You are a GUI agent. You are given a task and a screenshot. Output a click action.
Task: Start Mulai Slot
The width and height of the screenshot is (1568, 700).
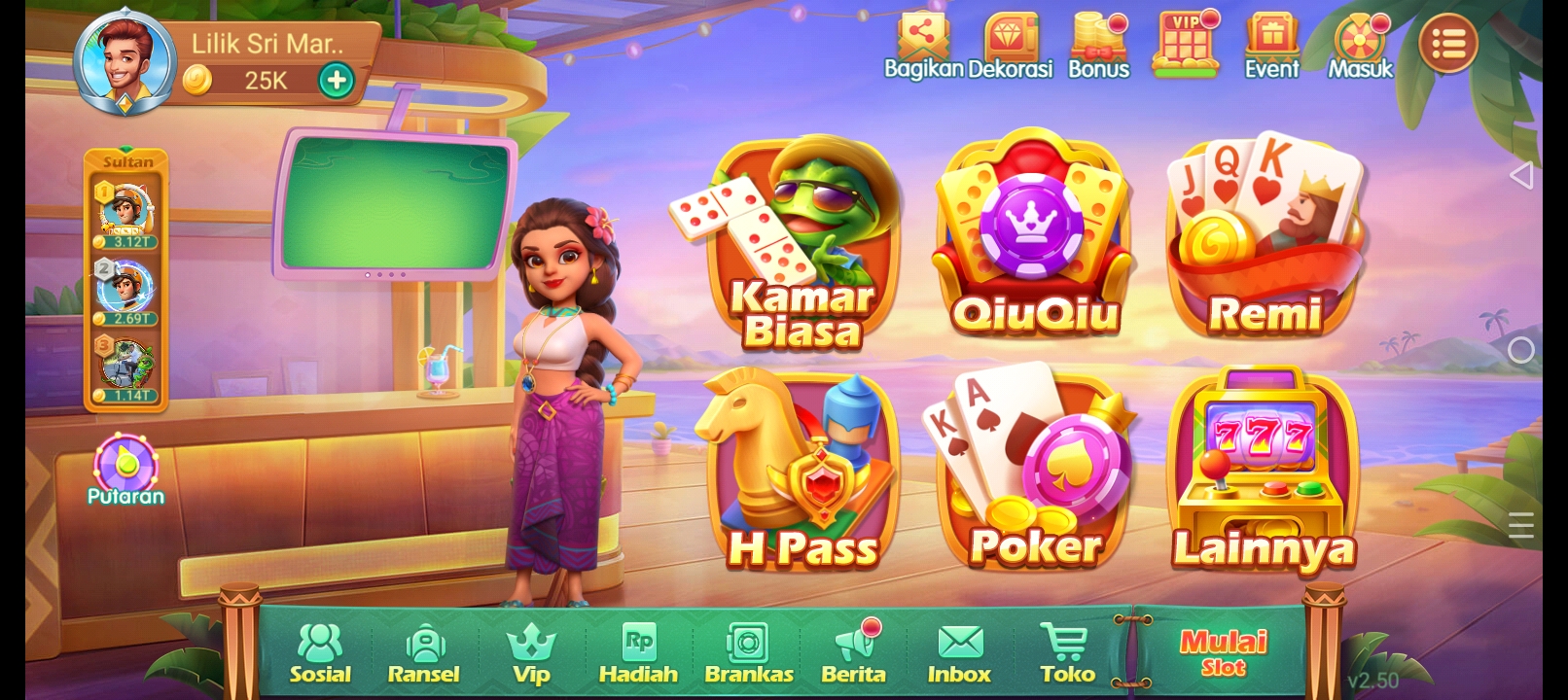(x=1222, y=651)
